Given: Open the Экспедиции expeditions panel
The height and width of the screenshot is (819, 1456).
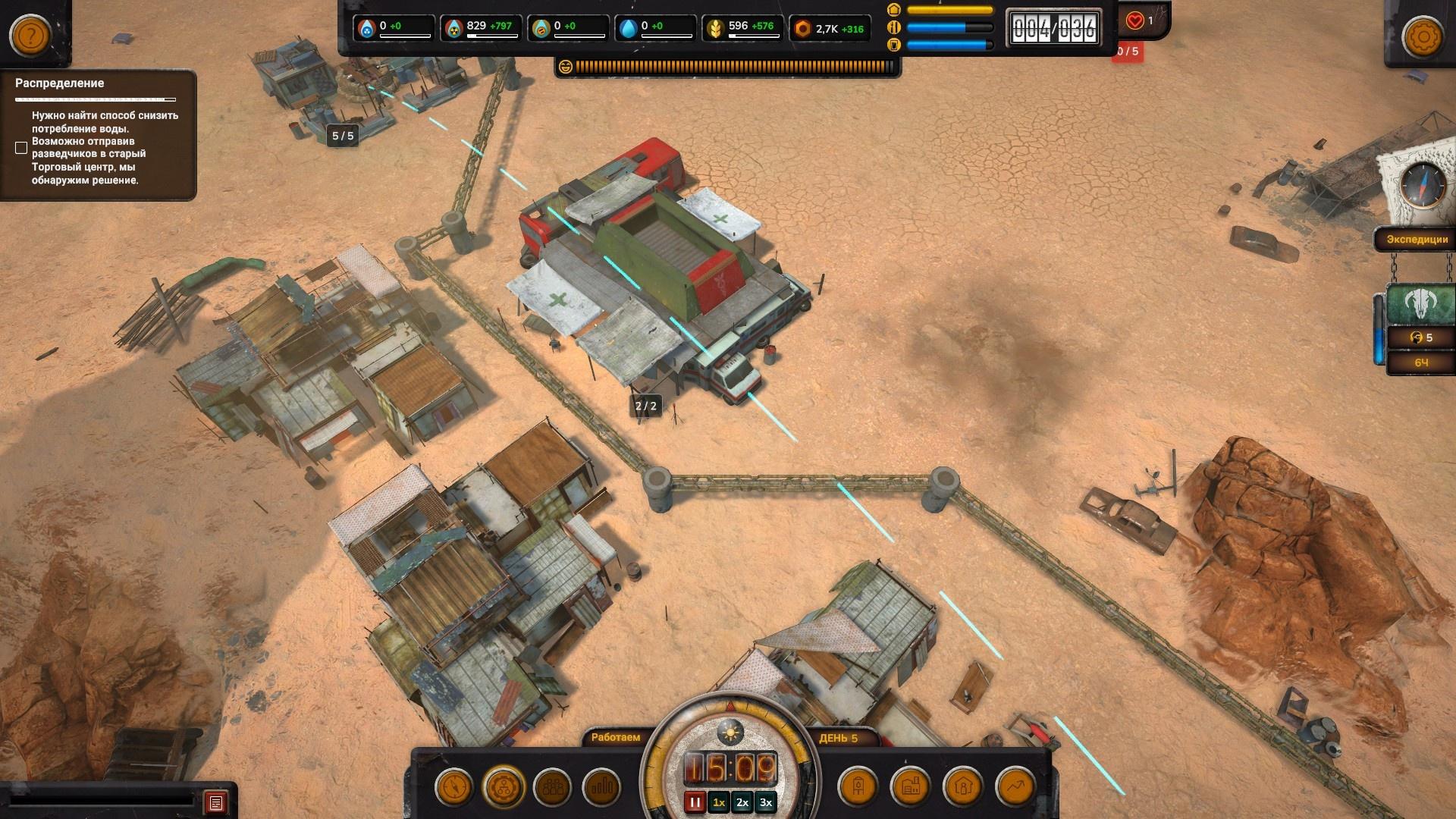Looking at the screenshot, I should 1417,240.
